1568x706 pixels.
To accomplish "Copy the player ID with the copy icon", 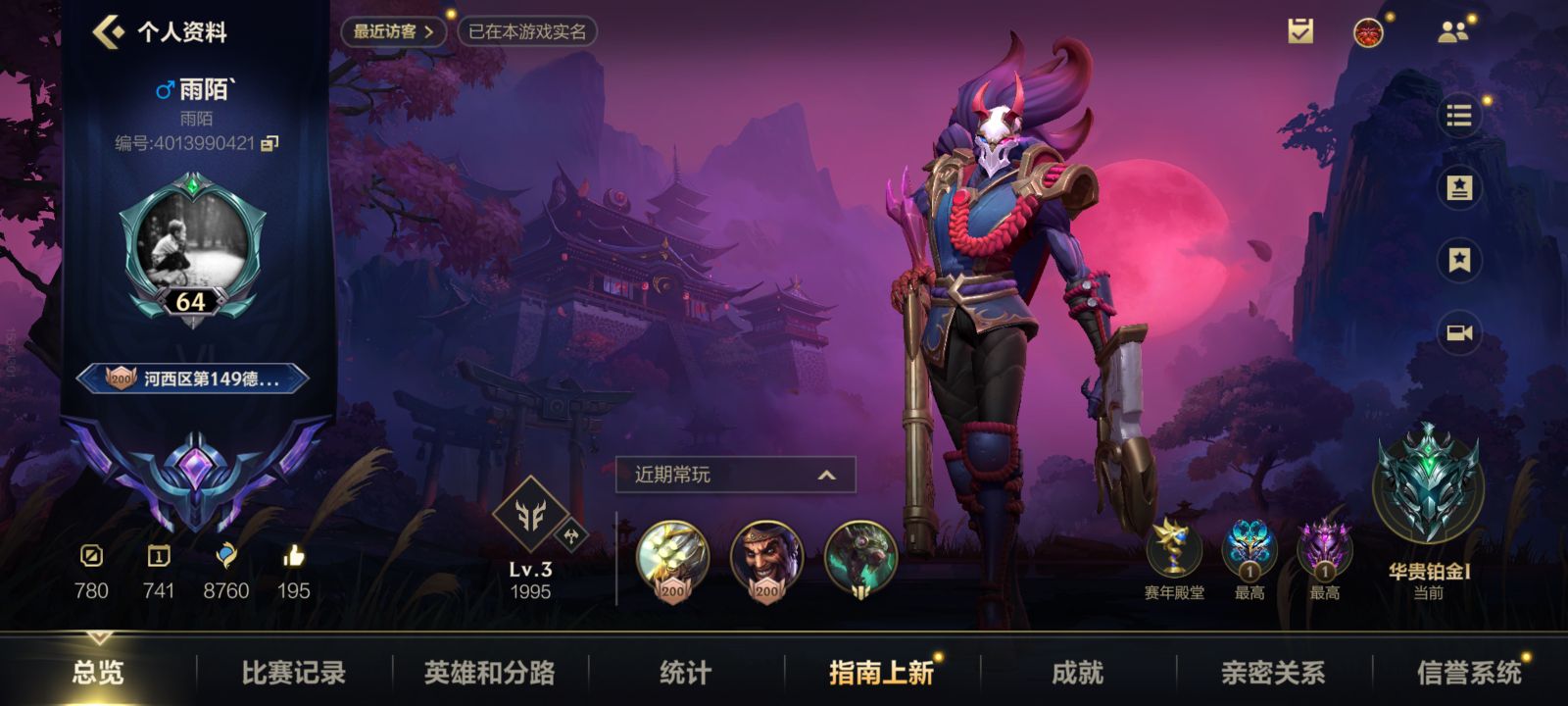I will click(x=271, y=145).
